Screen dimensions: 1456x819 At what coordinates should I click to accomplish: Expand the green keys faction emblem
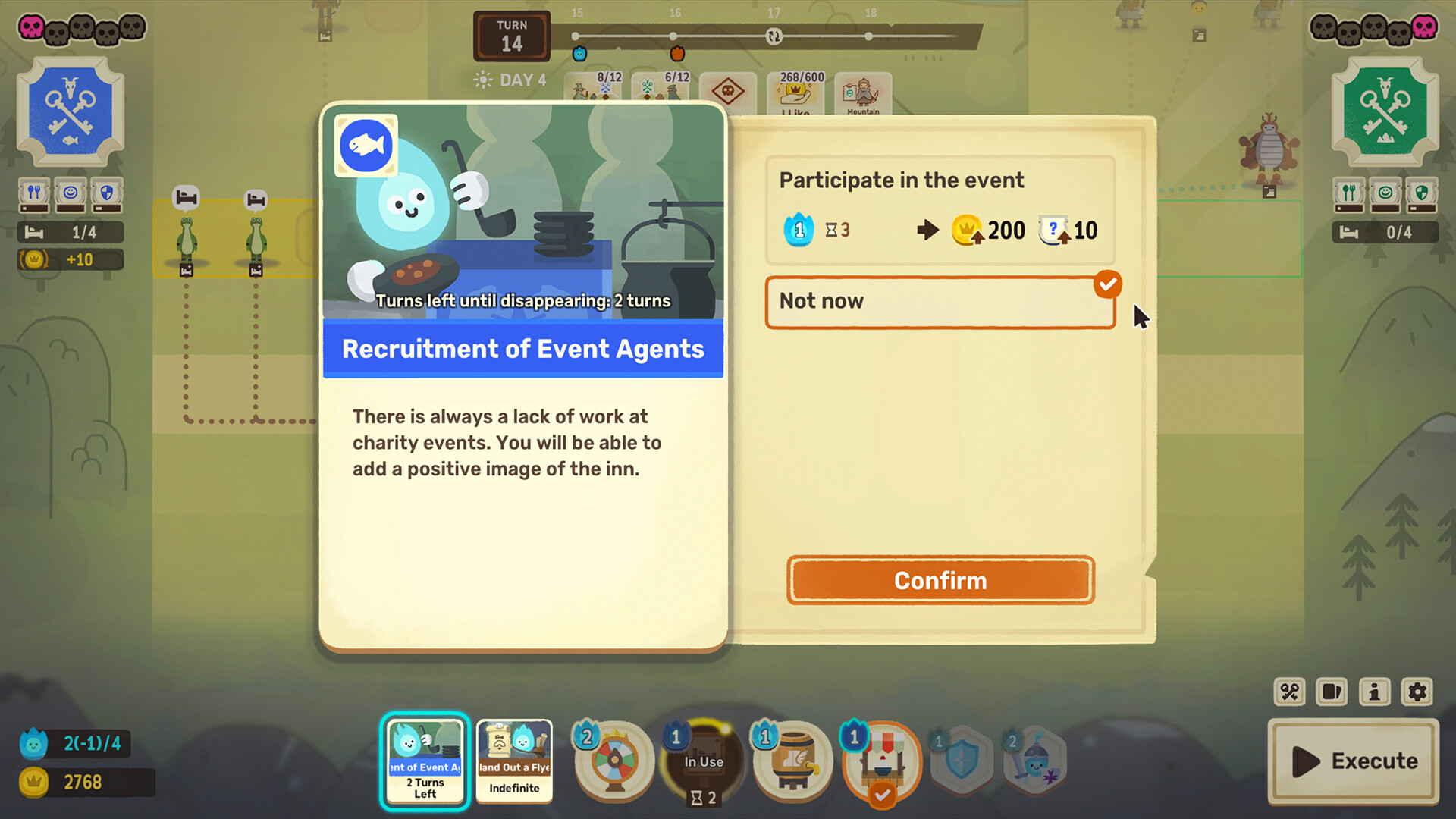pyautogui.click(x=1385, y=110)
